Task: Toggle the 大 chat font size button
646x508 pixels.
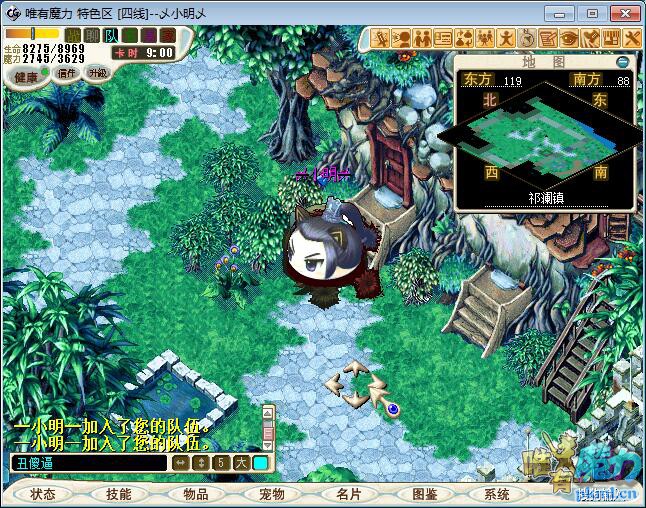Action: [241, 463]
